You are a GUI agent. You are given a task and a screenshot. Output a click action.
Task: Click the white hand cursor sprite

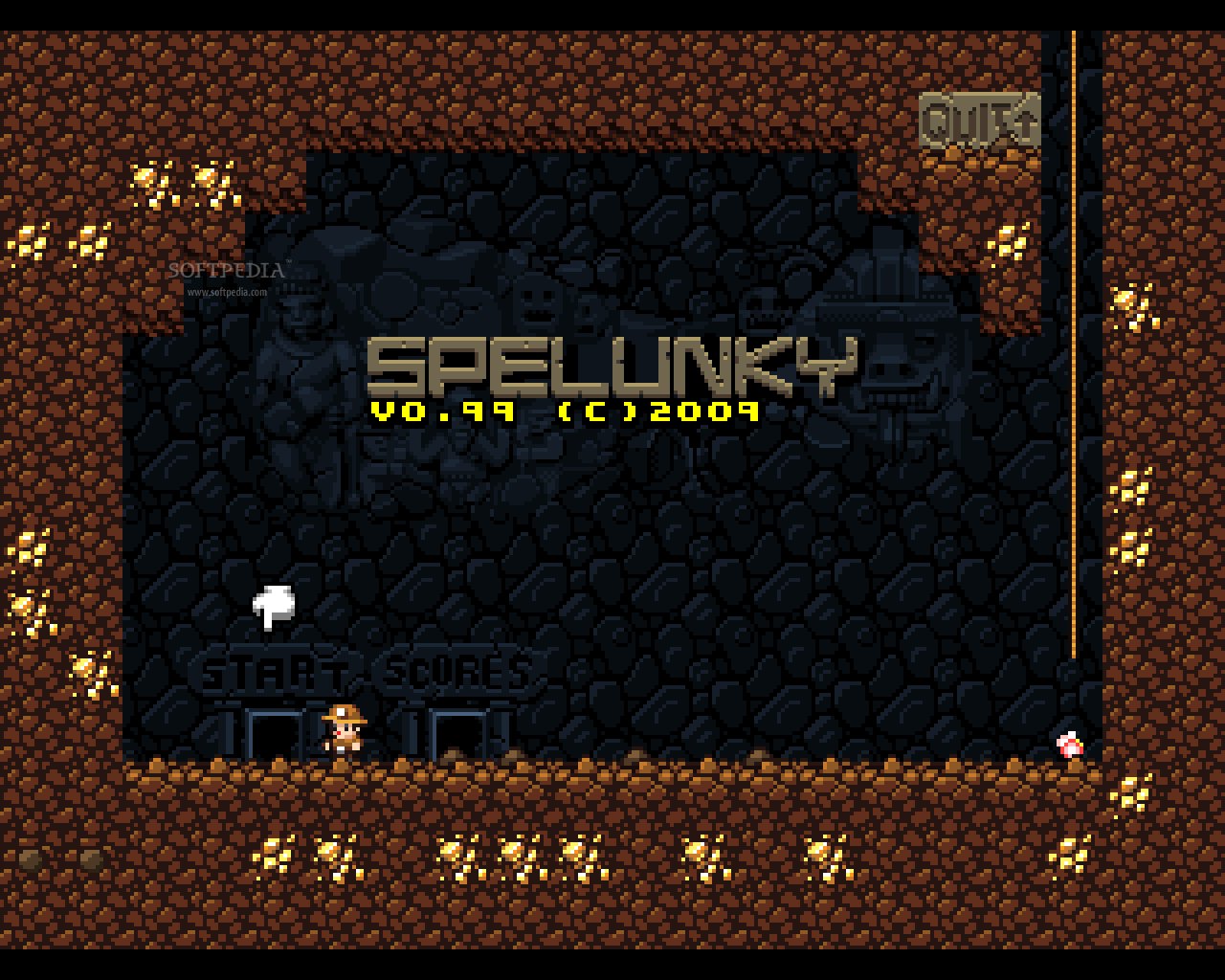pyautogui.click(x=274, y=605)
